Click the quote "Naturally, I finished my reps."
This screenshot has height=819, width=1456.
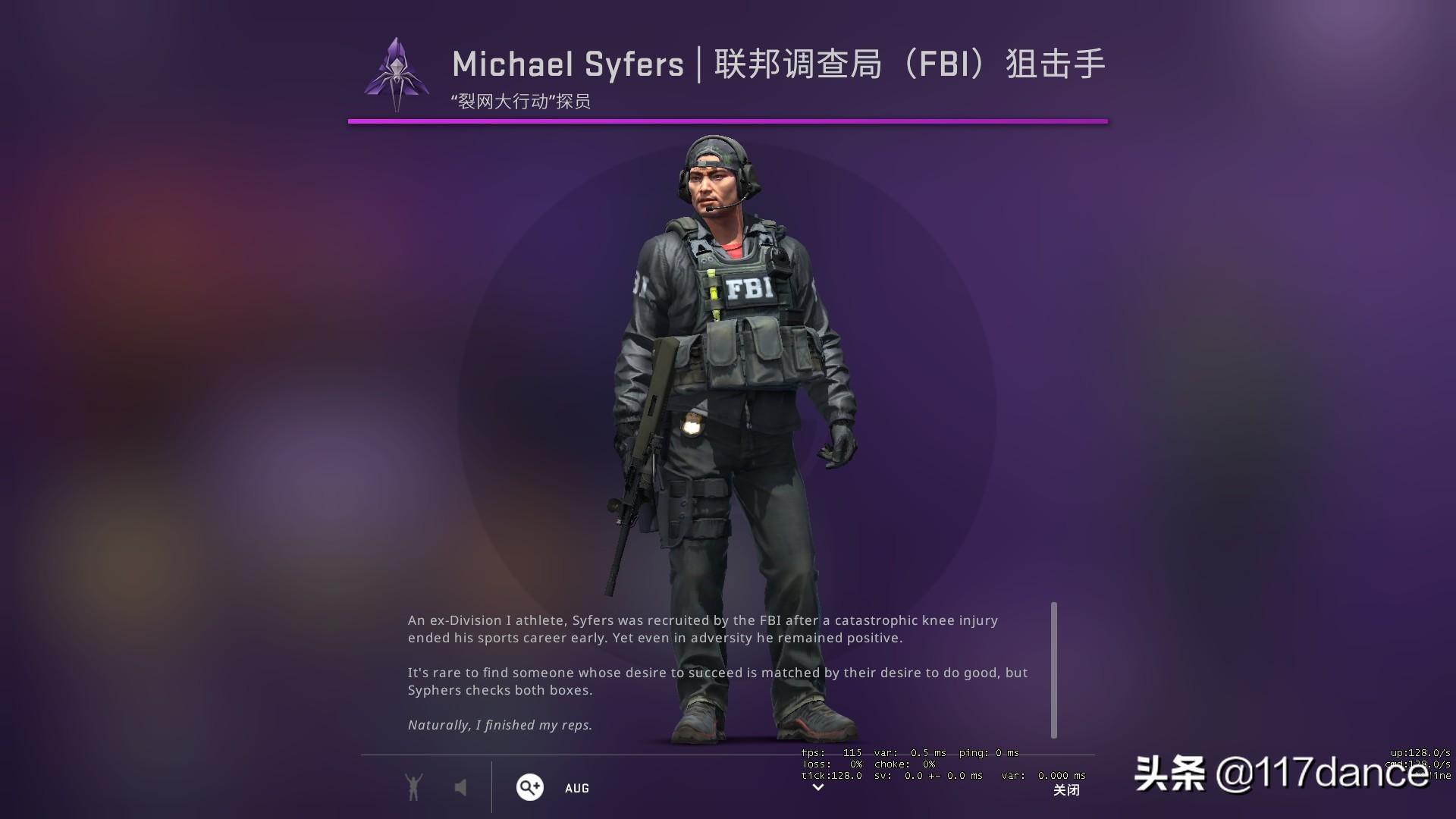(500, 724)
